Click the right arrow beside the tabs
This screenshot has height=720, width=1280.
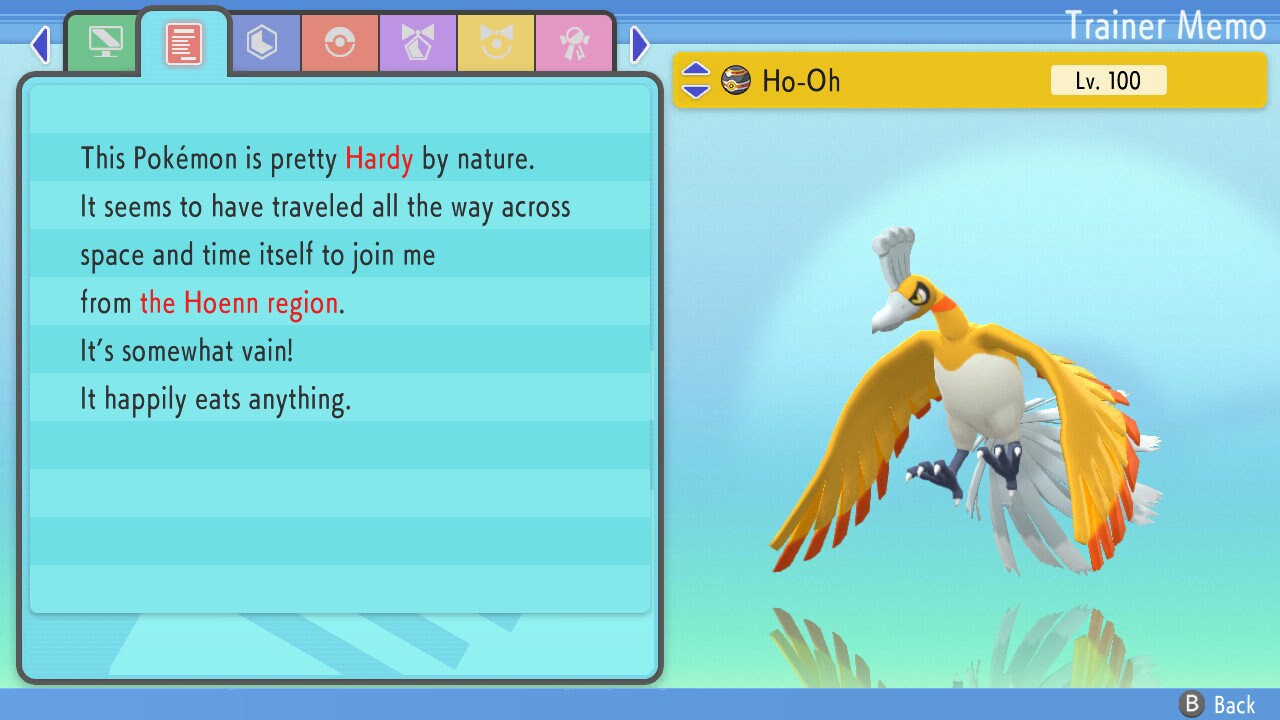tap(640, 44)
